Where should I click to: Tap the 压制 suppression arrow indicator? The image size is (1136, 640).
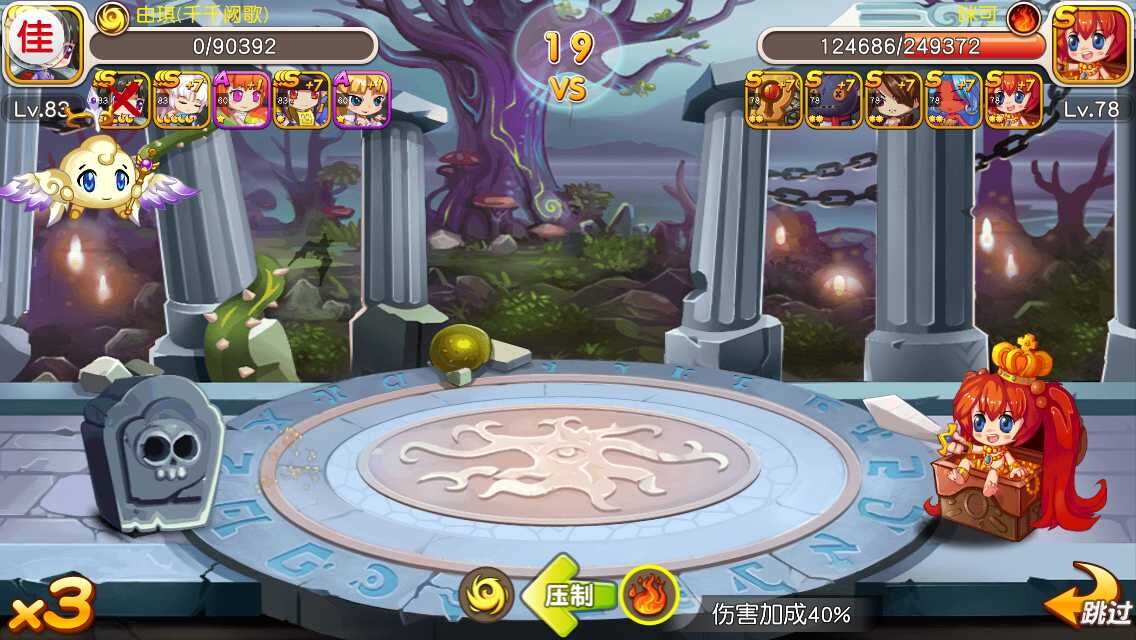pos(566,596)
